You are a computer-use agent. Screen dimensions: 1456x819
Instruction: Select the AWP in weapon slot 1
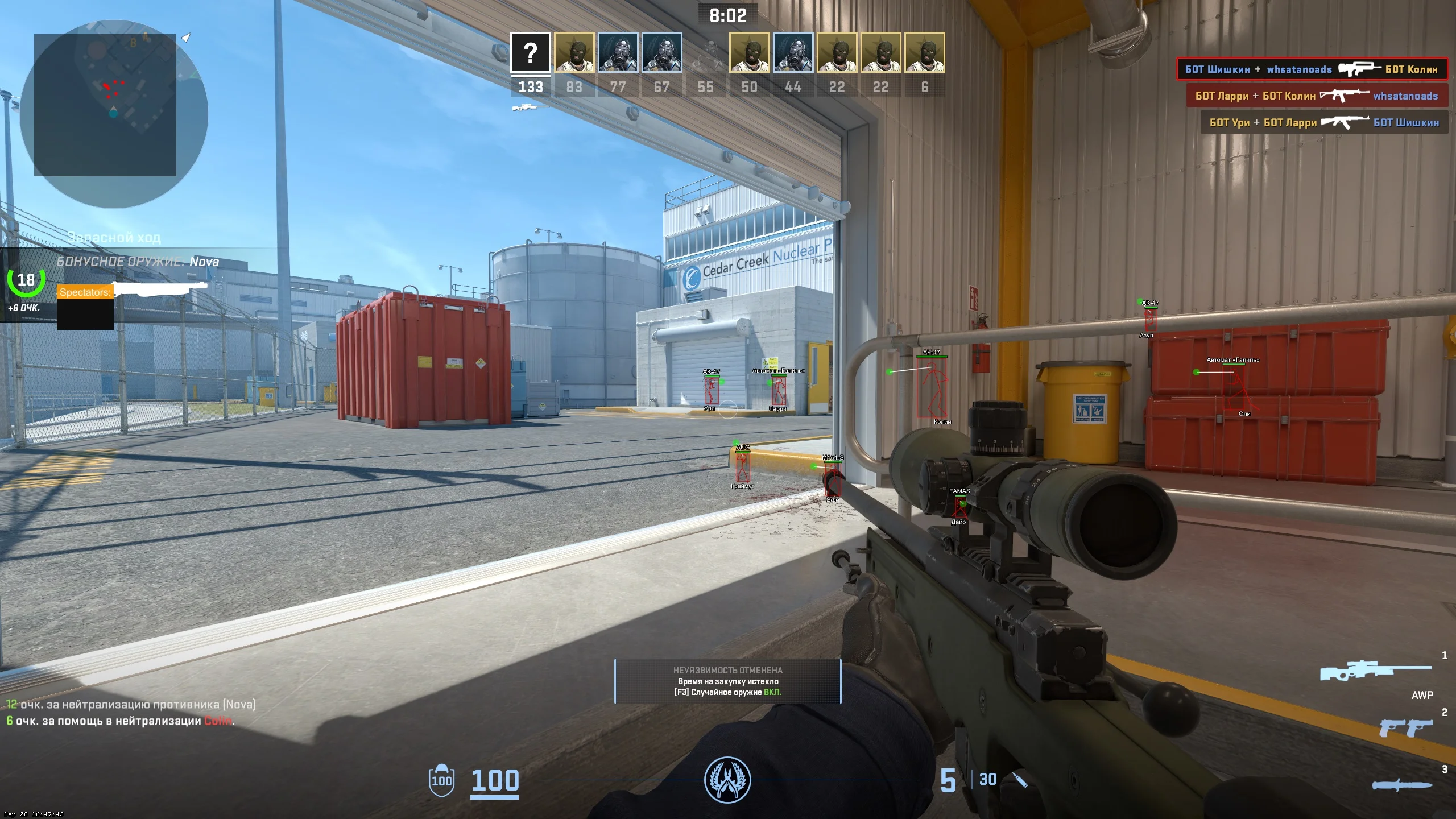click(1375, 672)
